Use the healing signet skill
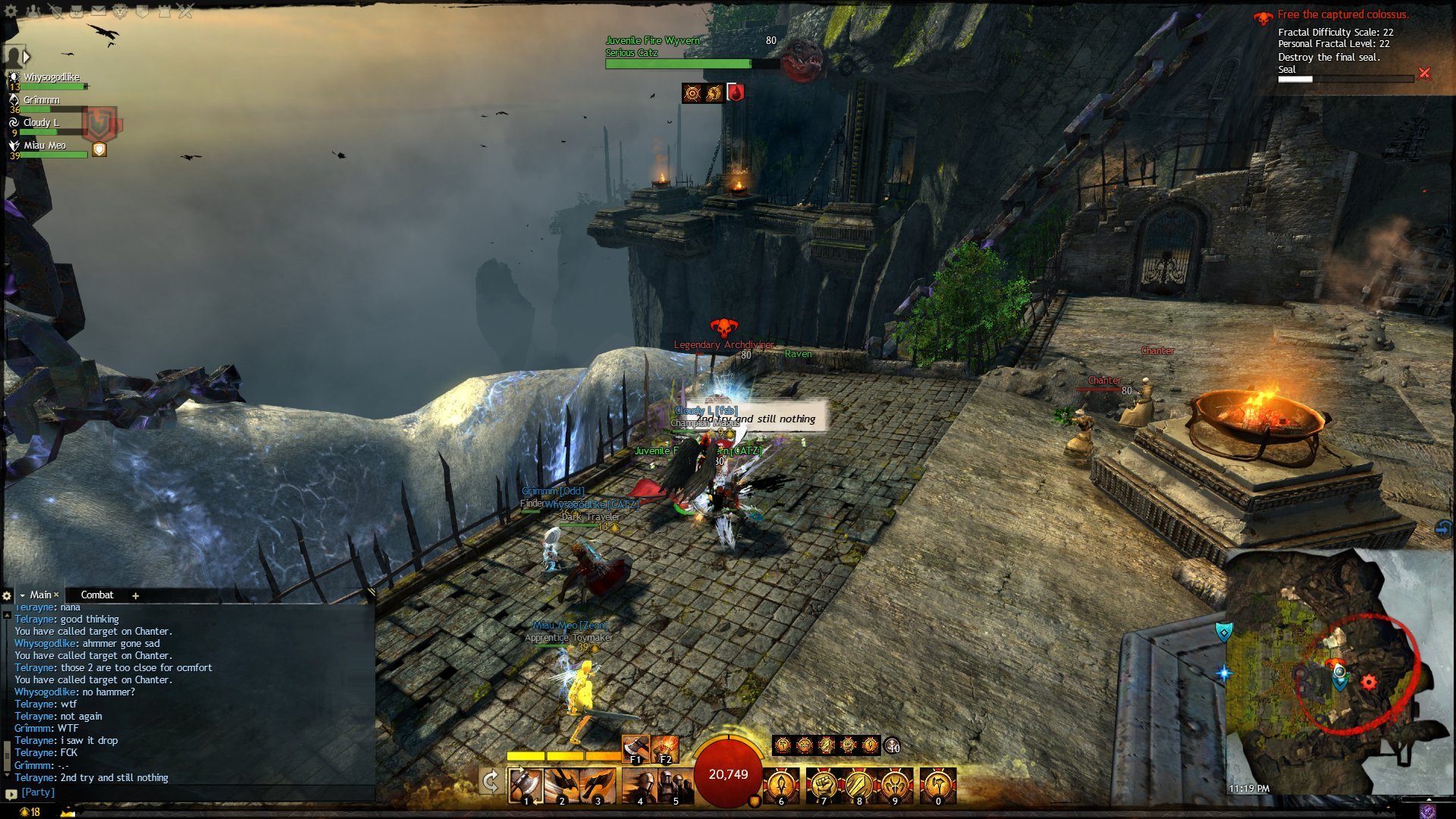The width and height of the screenshot is (1456, 819). coord(781,786)
